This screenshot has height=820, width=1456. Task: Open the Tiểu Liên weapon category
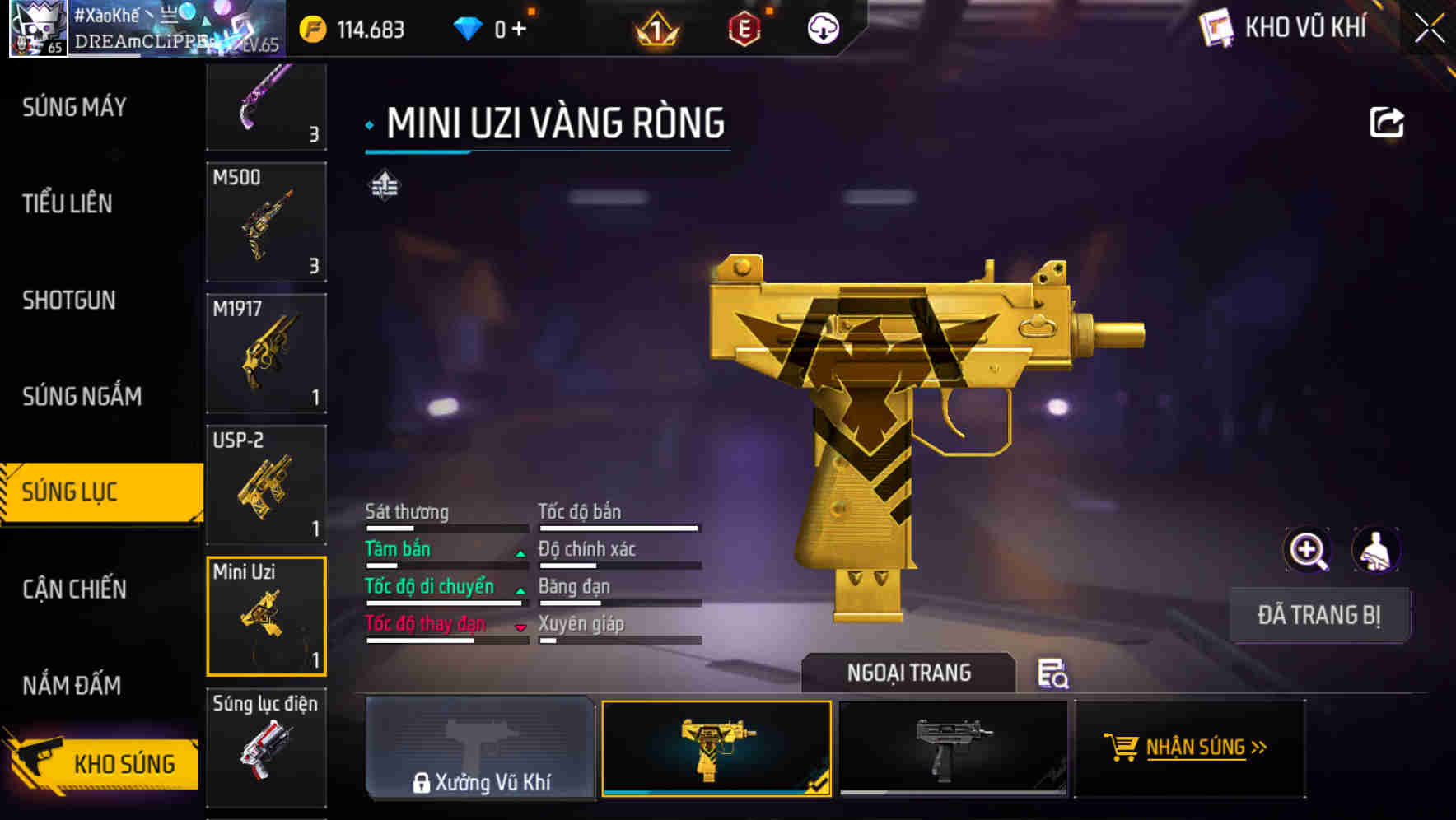[x=68, y=203]
